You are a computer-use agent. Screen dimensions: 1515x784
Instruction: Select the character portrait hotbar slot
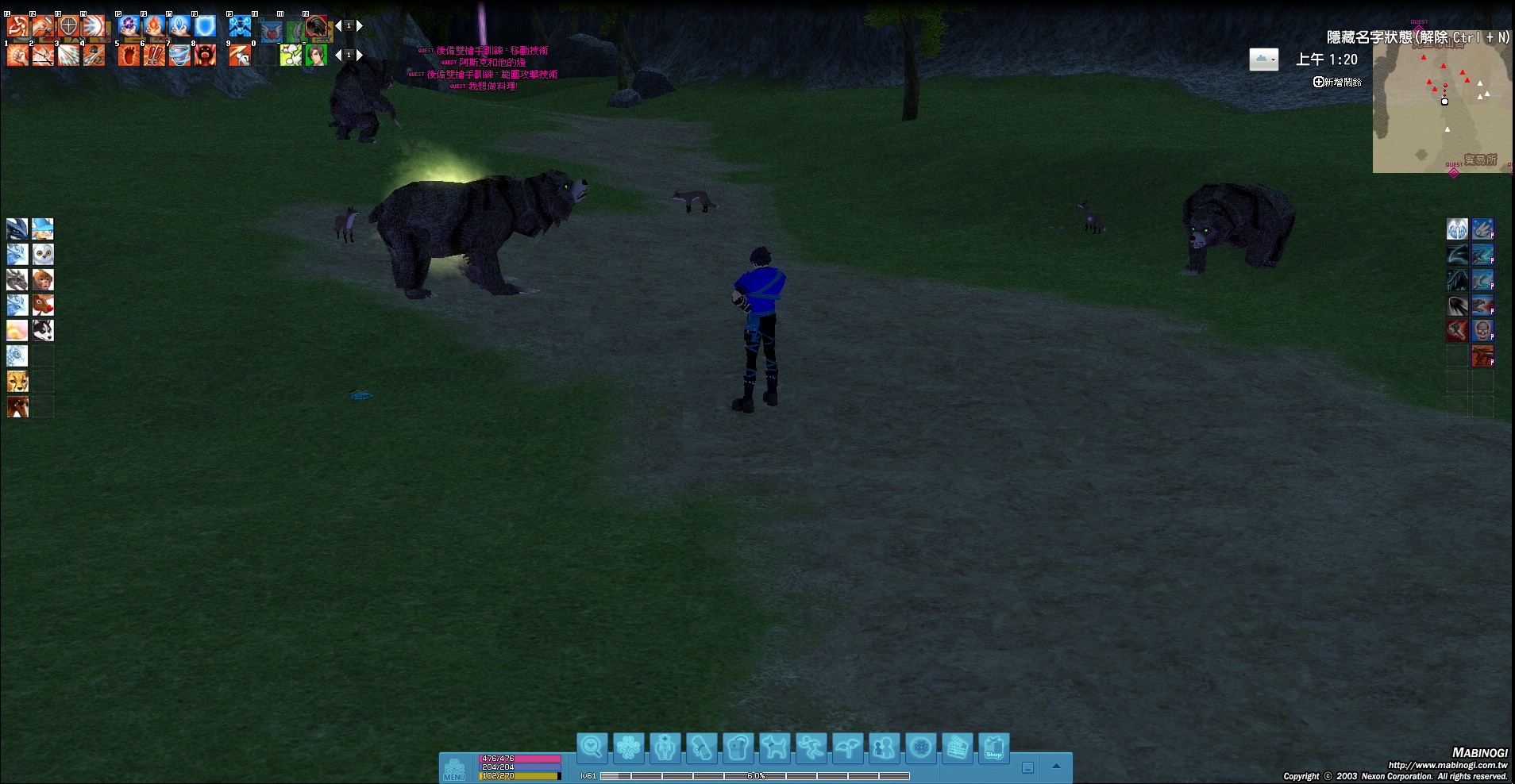click(317, 55)
